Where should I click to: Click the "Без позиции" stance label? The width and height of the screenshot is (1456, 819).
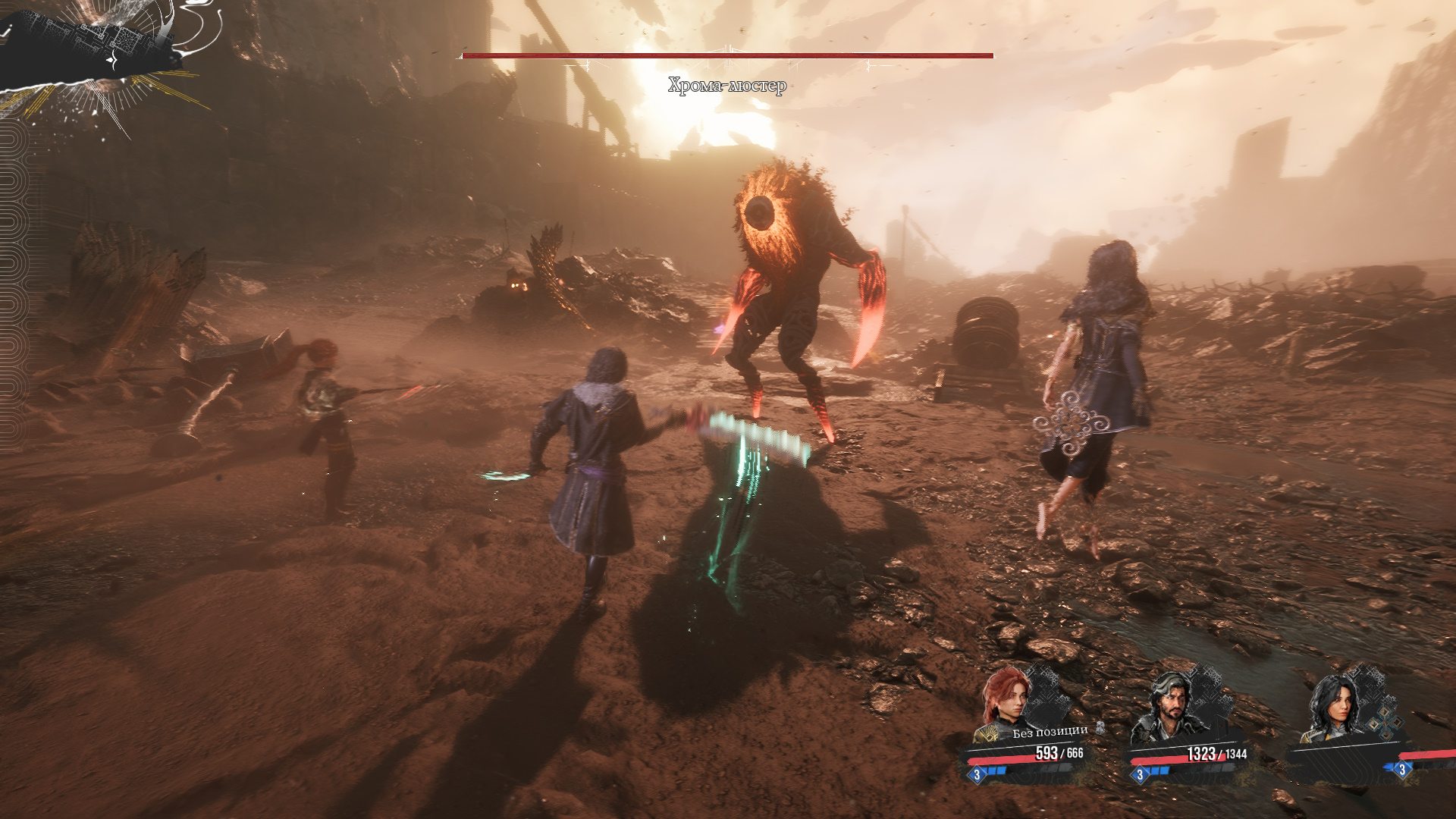(1050, 732)
